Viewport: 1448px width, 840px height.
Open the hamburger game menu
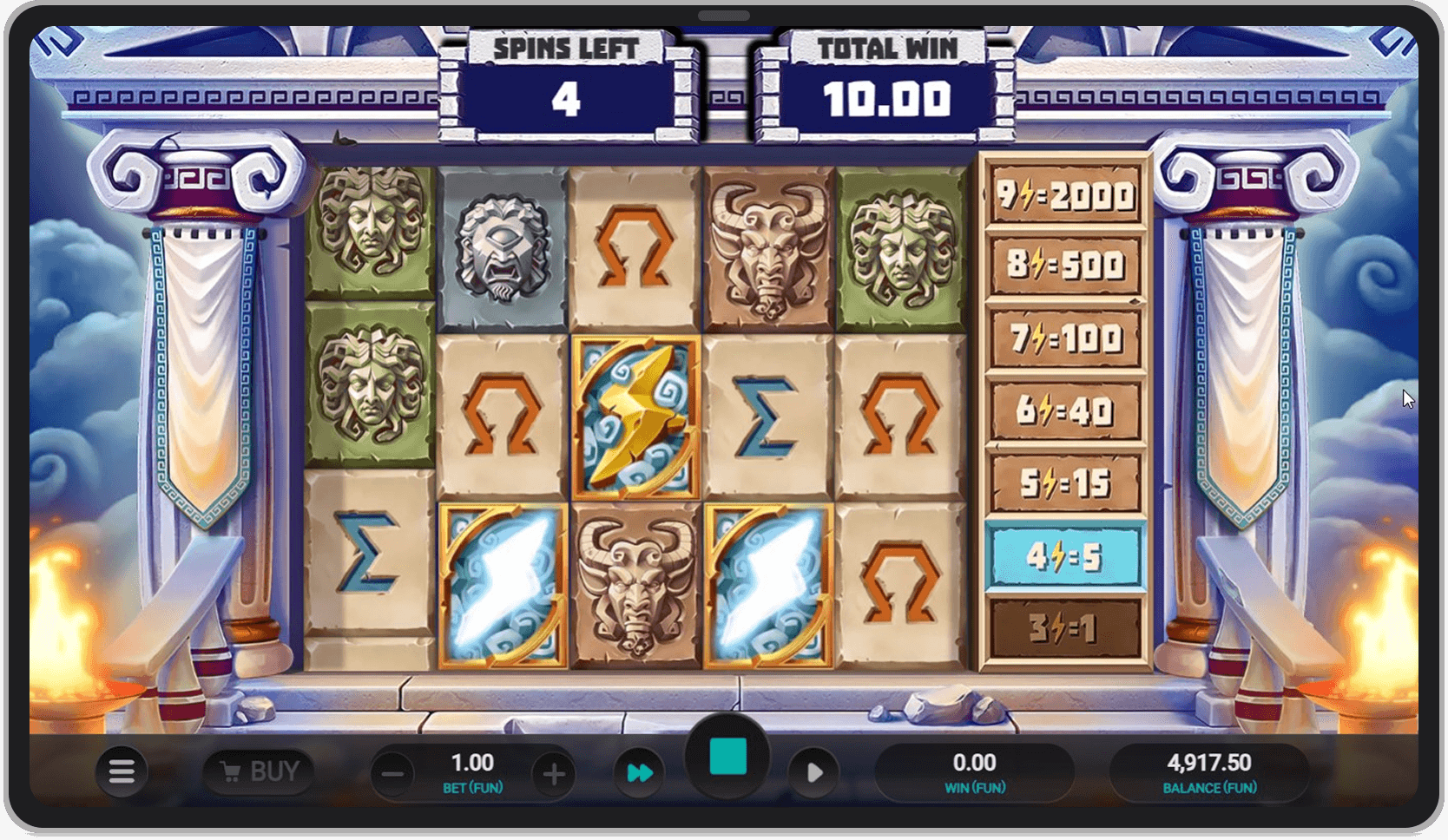click(123, 771)
